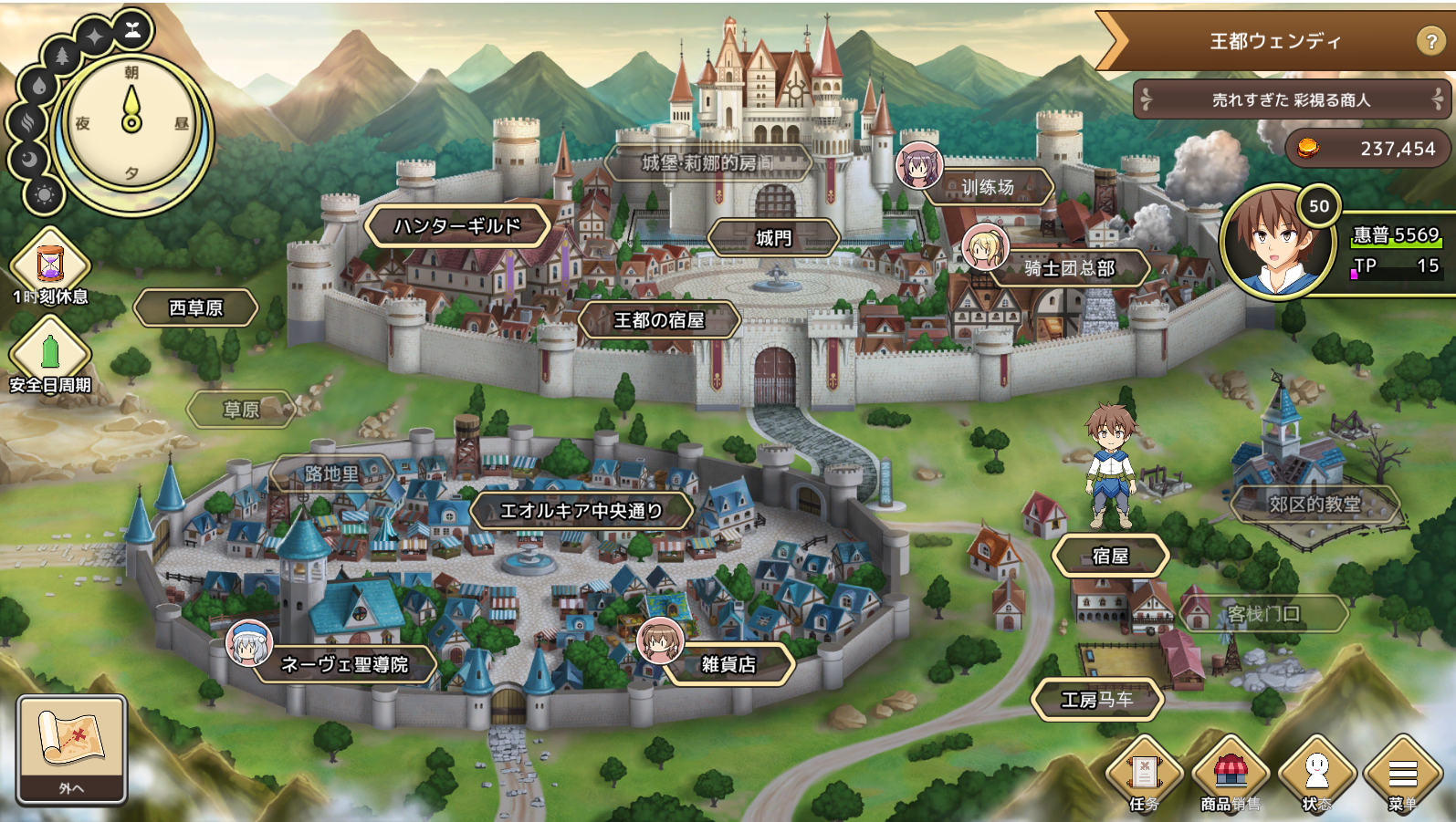This screenshot has height=822, width=1456.
Task: Enter the 雑貨店 general store
Action: click(728, 664)
